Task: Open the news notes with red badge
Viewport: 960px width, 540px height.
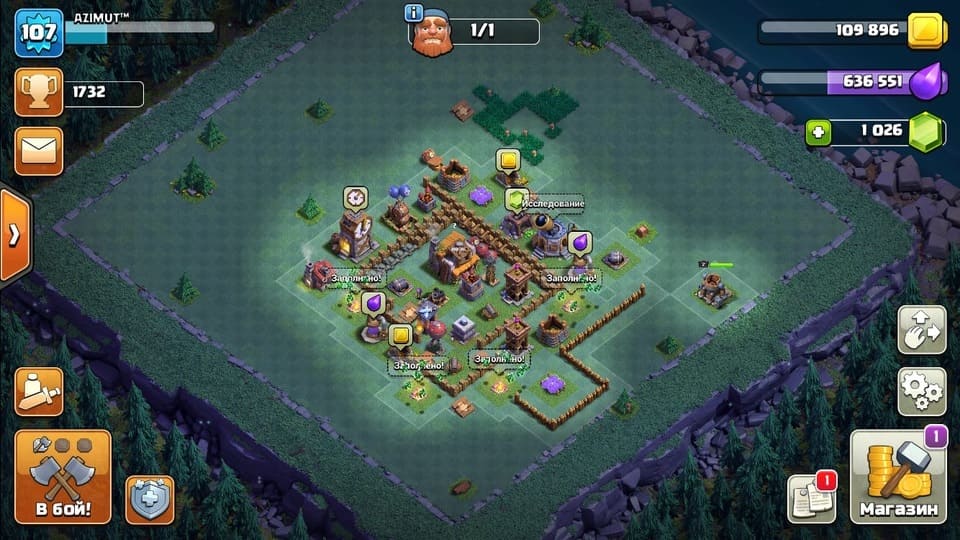Action: [810, 497]
